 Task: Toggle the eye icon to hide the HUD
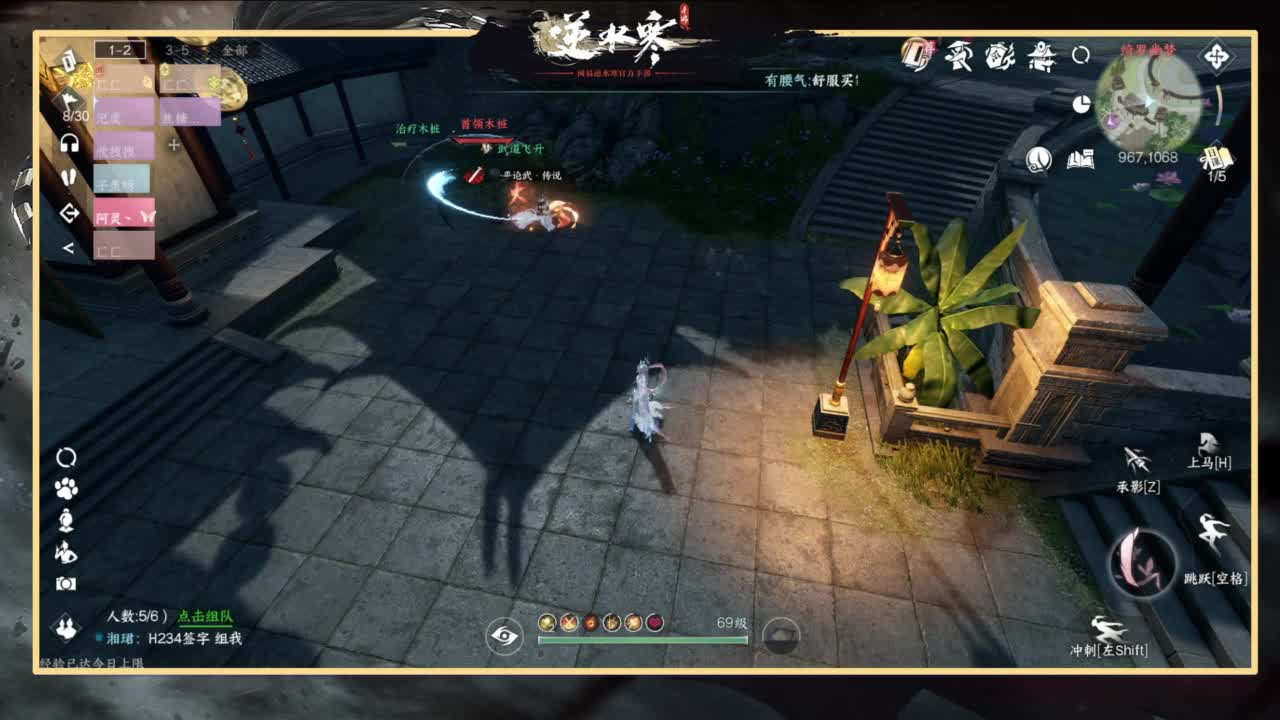[503, 634]
